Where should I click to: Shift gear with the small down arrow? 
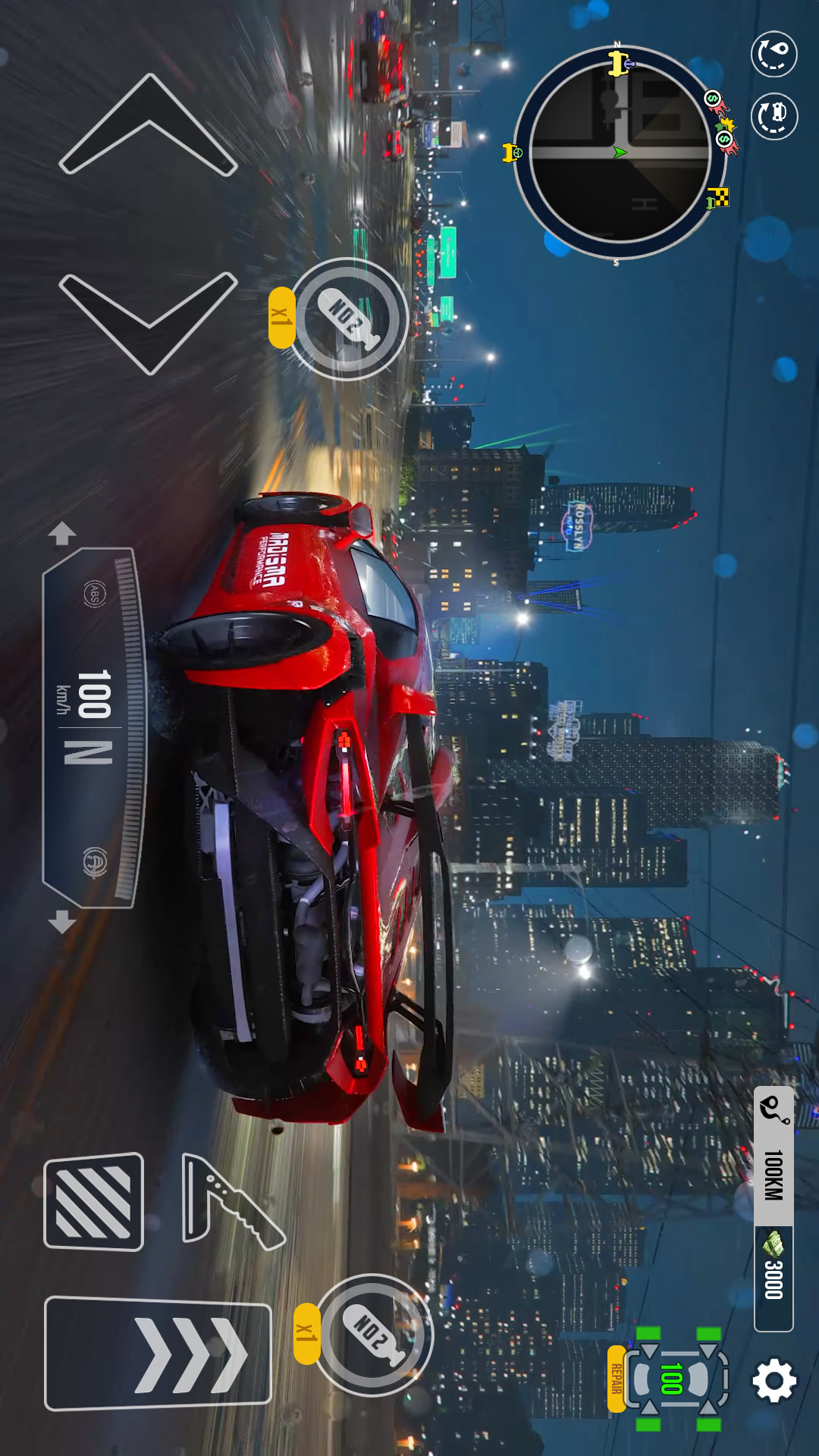coord(62,922)
